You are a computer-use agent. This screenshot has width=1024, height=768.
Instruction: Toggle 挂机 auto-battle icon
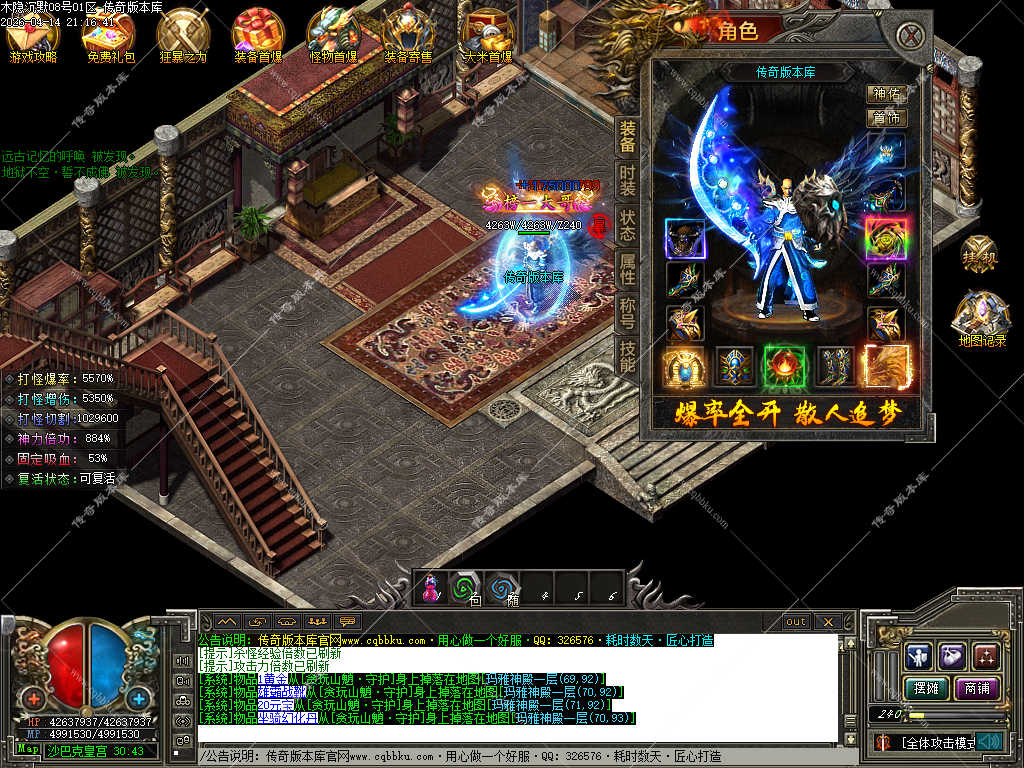coord(980,257)
